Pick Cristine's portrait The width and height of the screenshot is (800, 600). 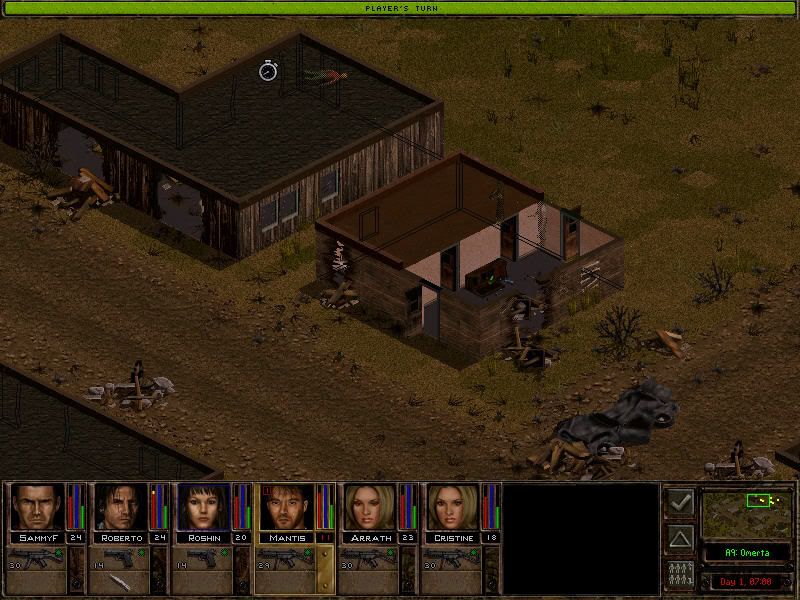point(452,508)
